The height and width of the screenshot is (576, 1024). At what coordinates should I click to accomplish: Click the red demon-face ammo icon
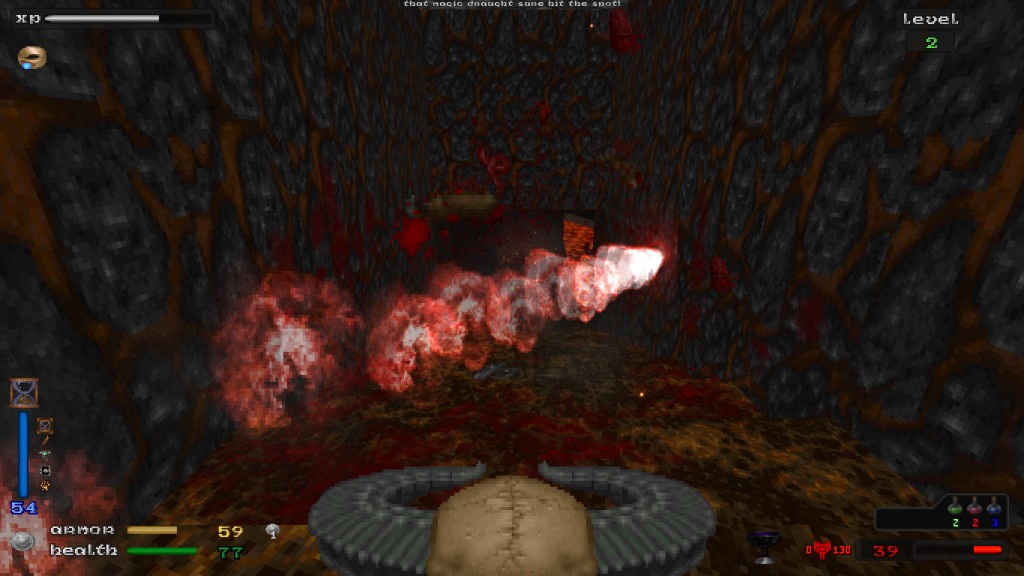coord(822,549)
